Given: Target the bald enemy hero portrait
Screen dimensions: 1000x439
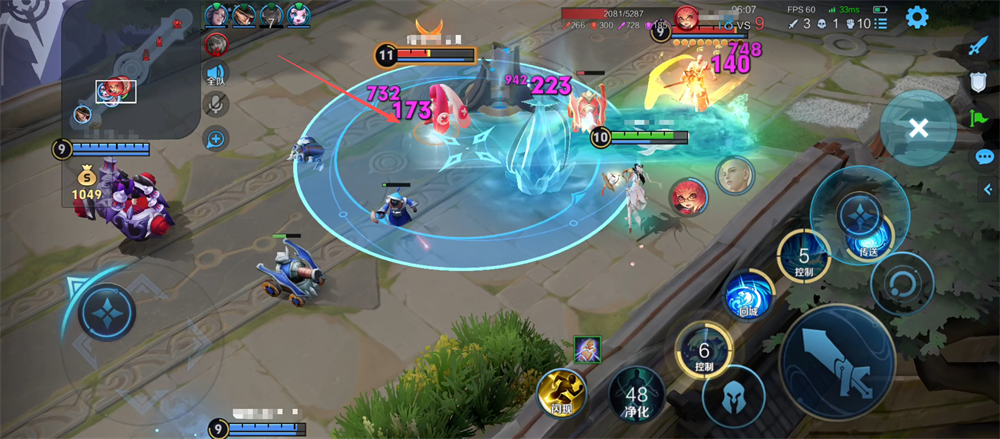Looking at the screenshot, I should [x=735, y=176].
